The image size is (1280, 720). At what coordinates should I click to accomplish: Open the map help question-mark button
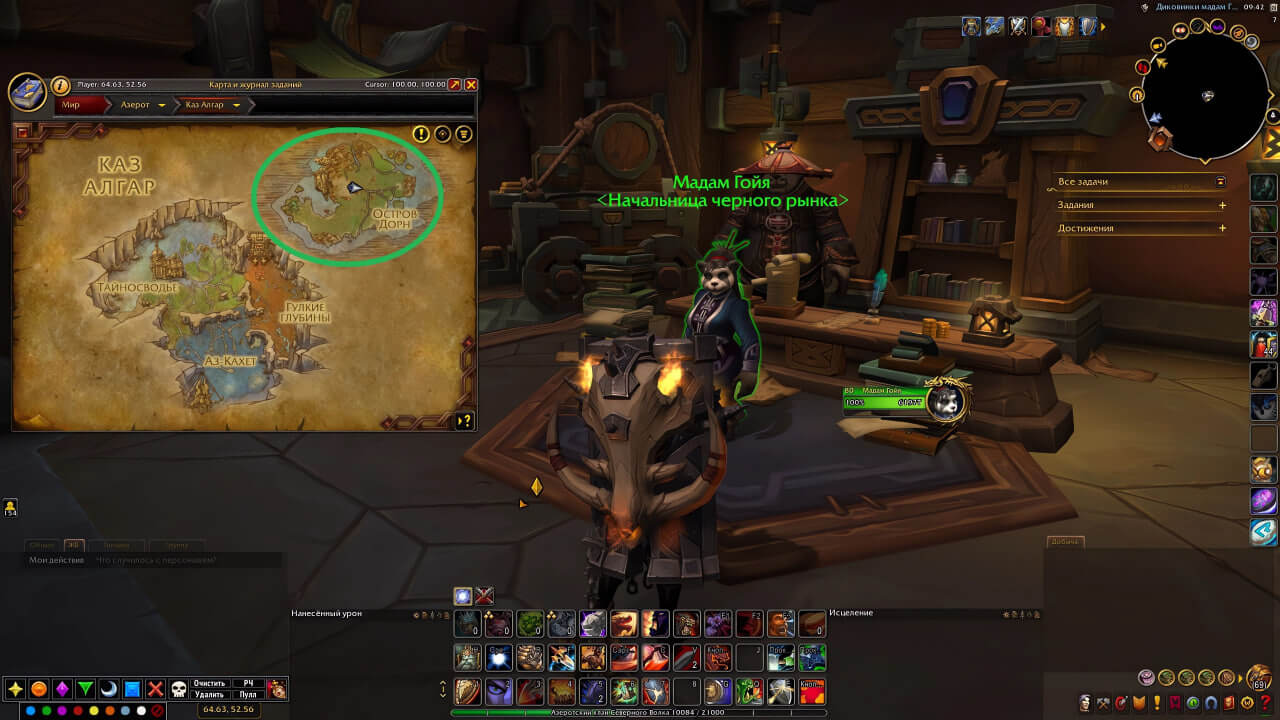click(464, 421)
